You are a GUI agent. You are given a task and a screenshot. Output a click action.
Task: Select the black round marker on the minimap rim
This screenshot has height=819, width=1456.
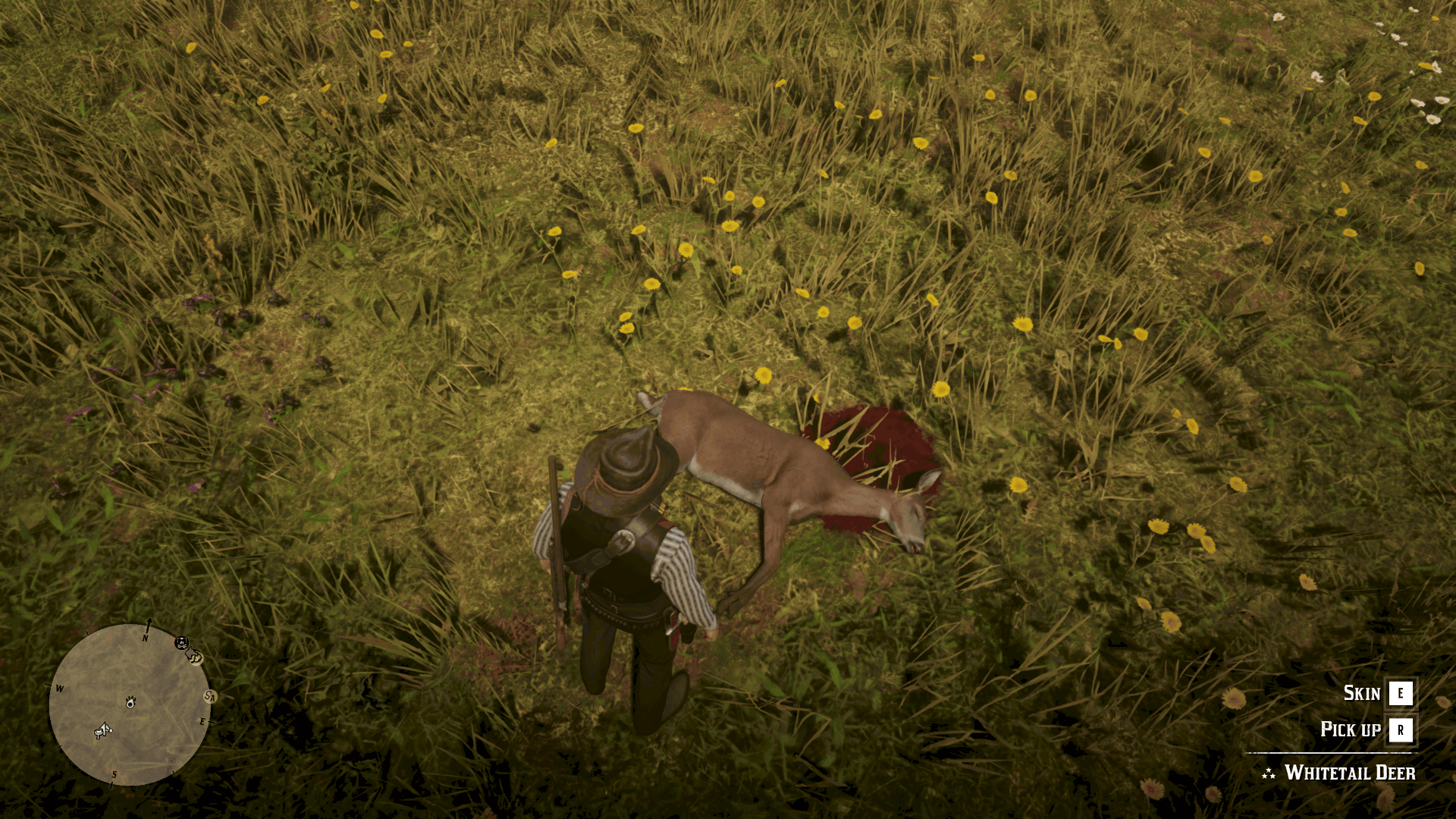(x=181, y=643)
